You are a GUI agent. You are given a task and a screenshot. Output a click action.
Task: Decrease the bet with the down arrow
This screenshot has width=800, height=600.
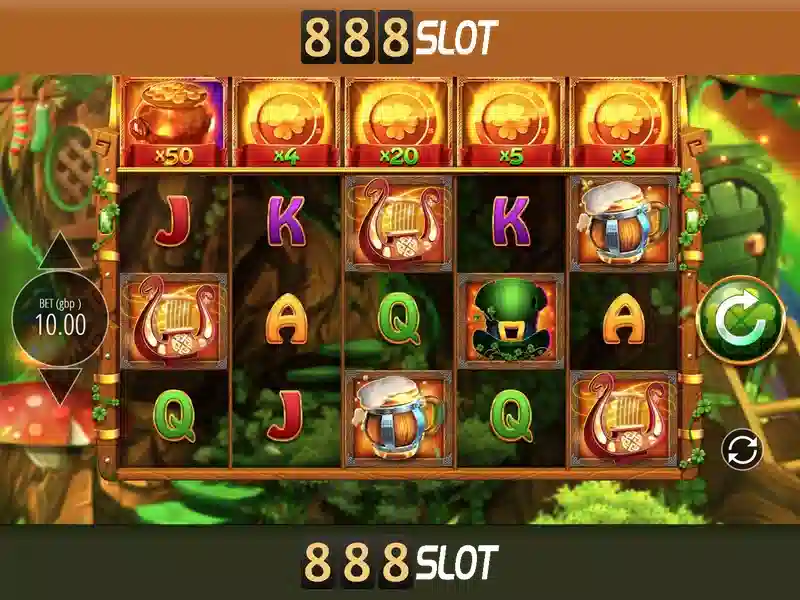60,385
